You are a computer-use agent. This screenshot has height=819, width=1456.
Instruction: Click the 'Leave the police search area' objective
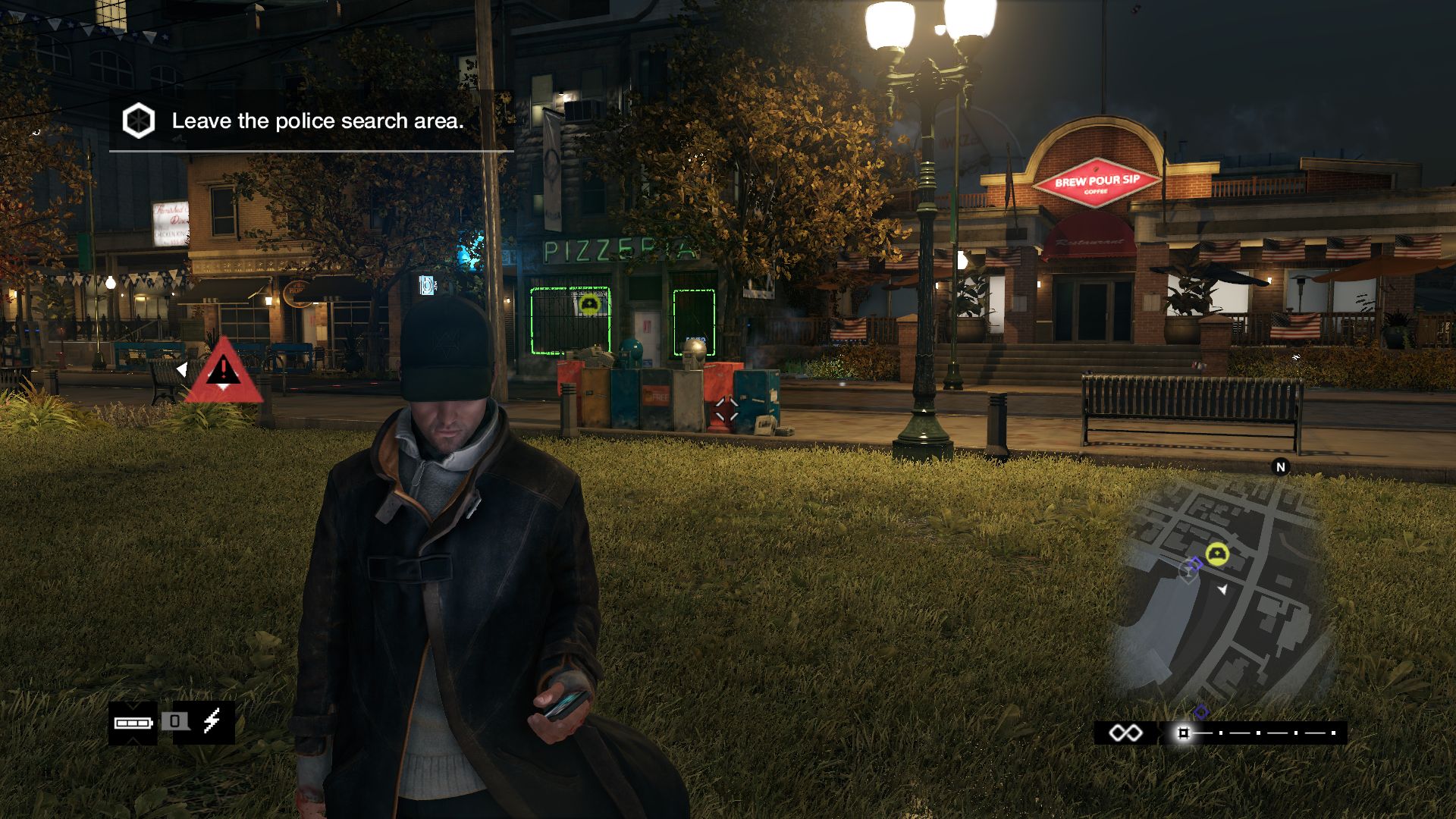(317, 121)
